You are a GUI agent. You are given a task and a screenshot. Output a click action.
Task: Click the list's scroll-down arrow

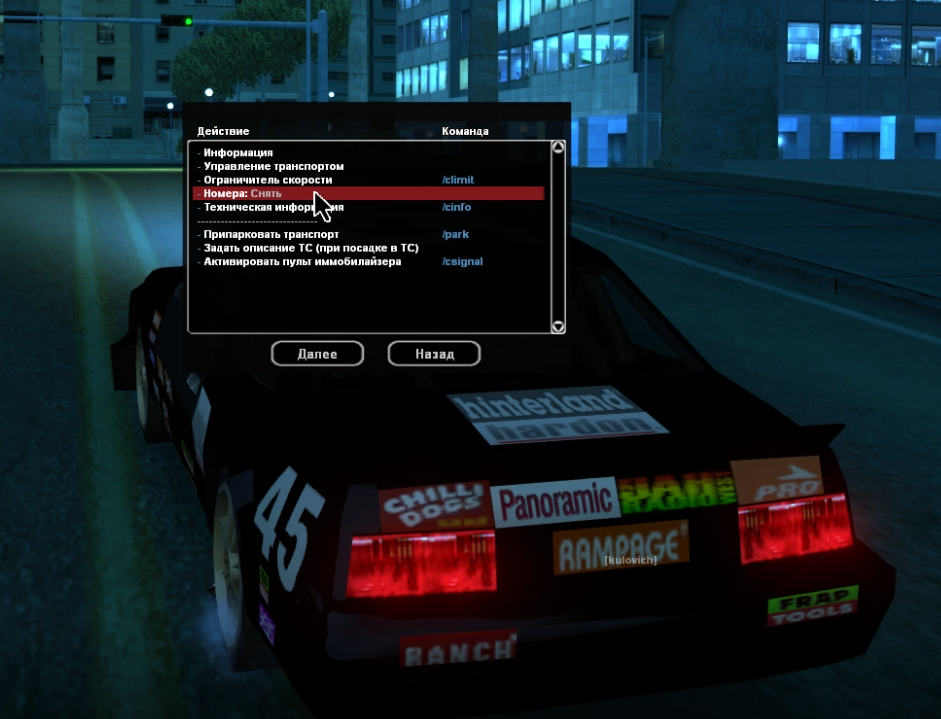(x=558, y=326)
